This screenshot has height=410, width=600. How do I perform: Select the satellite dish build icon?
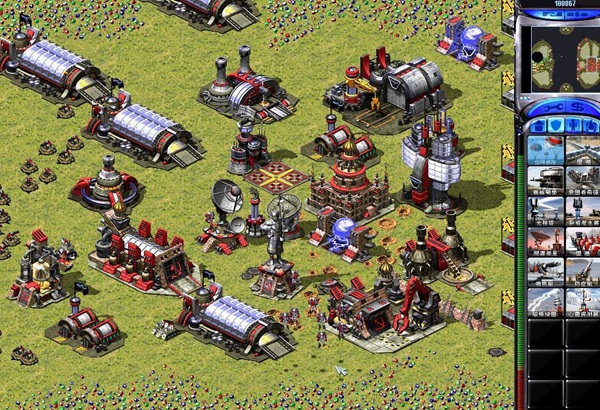pos(545,241)
